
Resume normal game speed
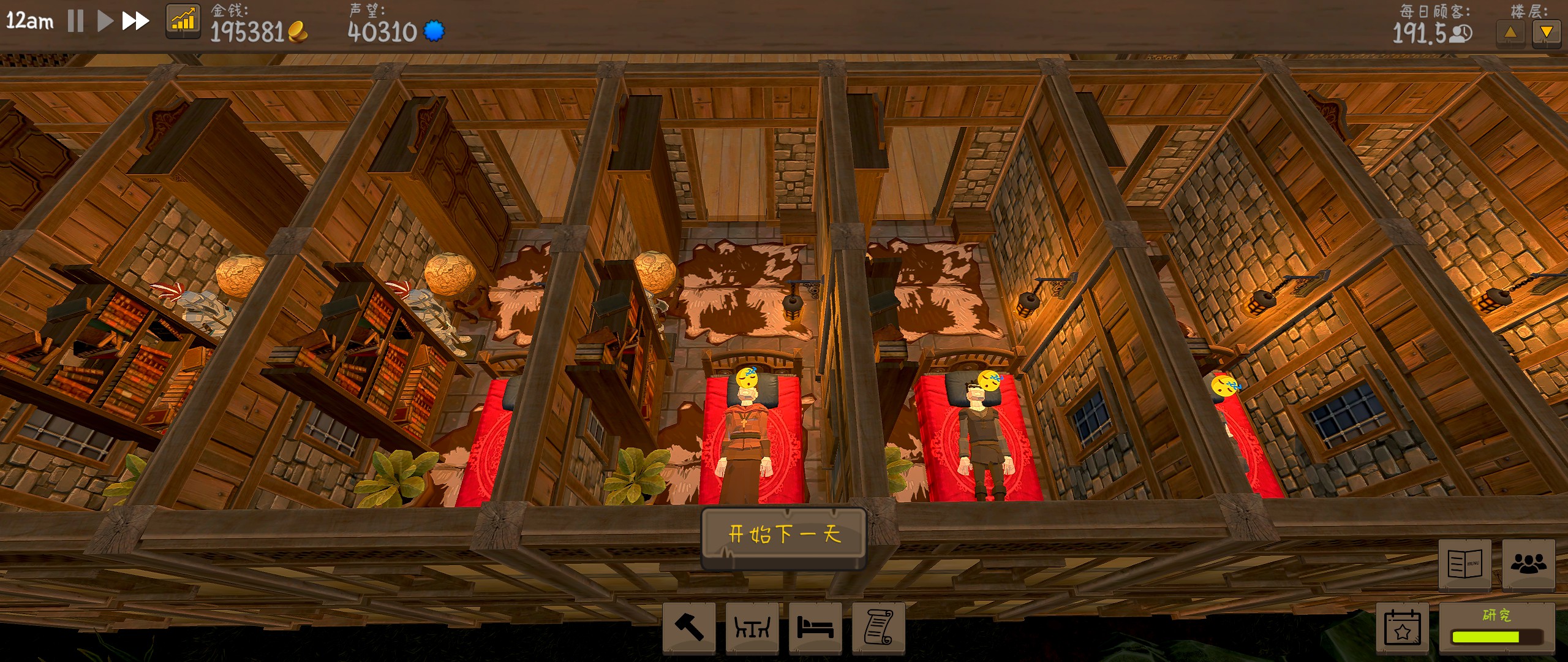[104, 20]
